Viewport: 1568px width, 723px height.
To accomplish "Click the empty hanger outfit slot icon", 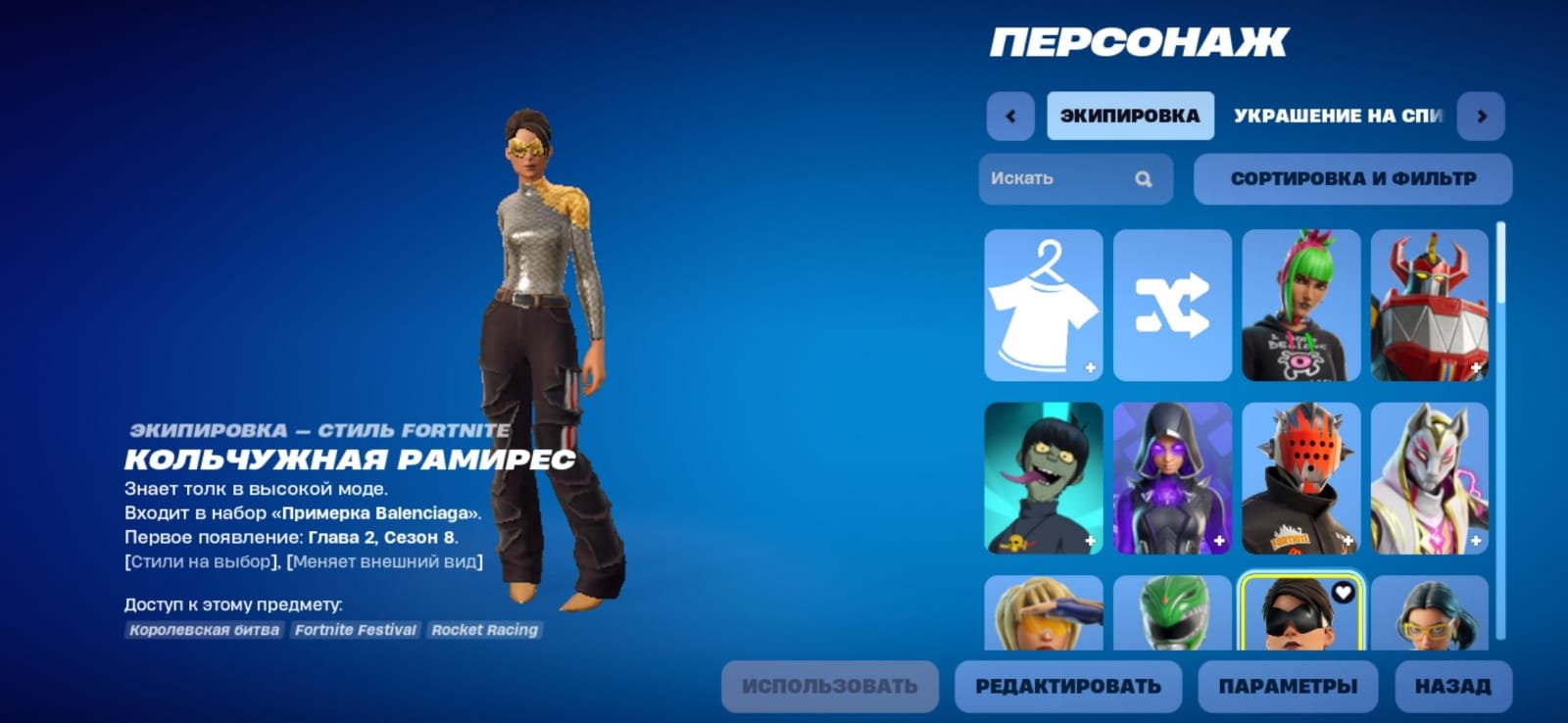I will [x=1043, y=305].
